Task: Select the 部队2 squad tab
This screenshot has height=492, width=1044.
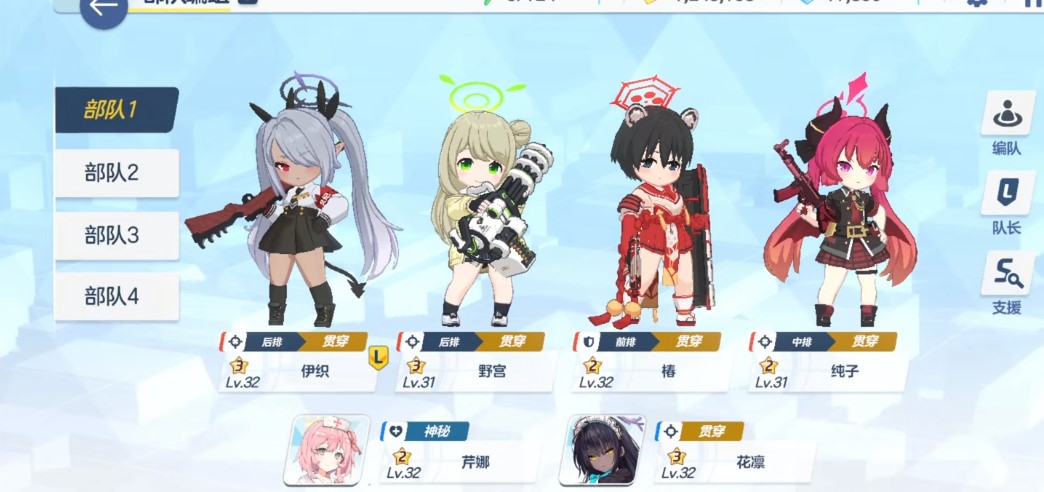Action: (116, 173)
